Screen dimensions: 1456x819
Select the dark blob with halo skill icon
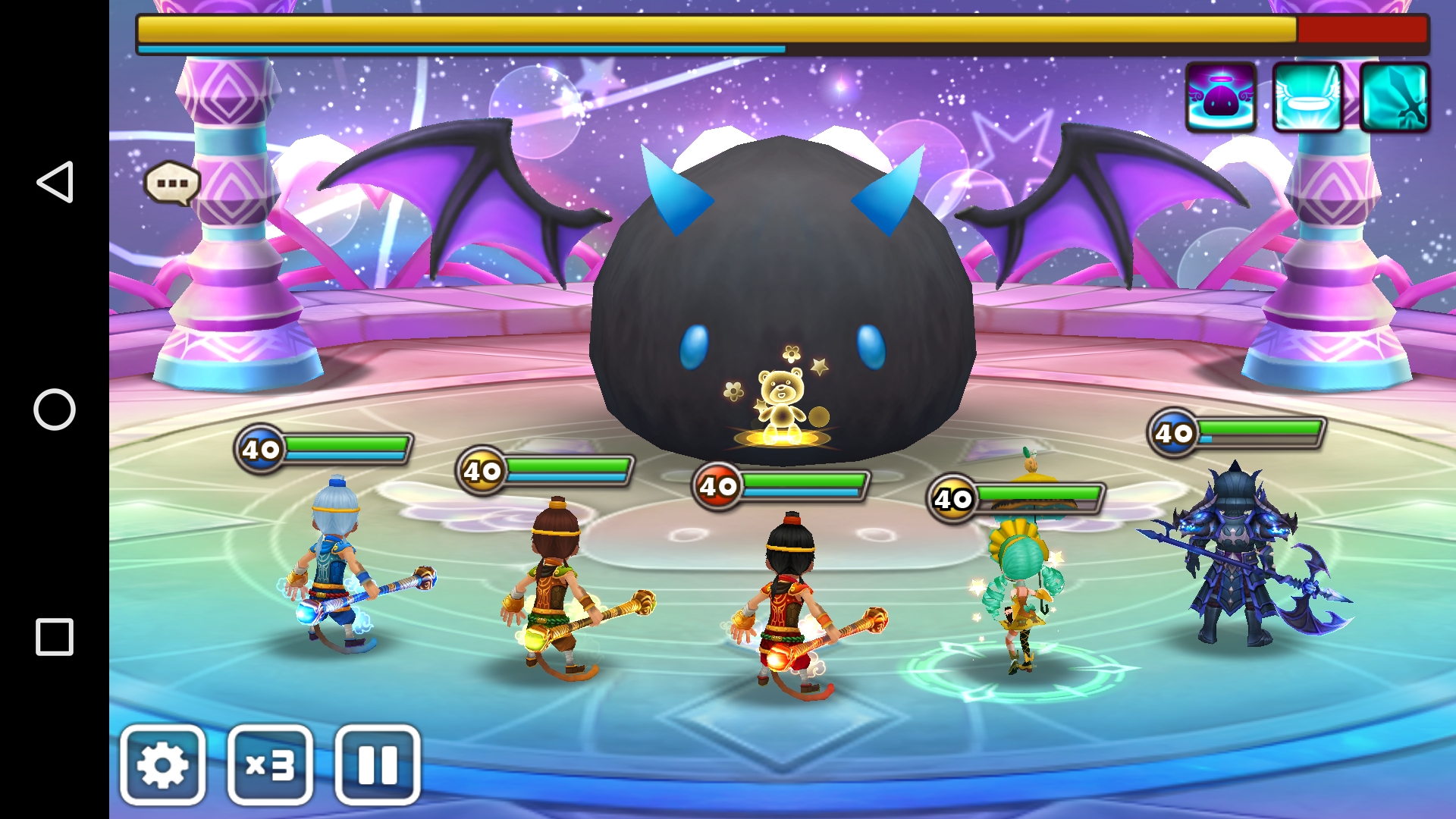[1220, 98]
